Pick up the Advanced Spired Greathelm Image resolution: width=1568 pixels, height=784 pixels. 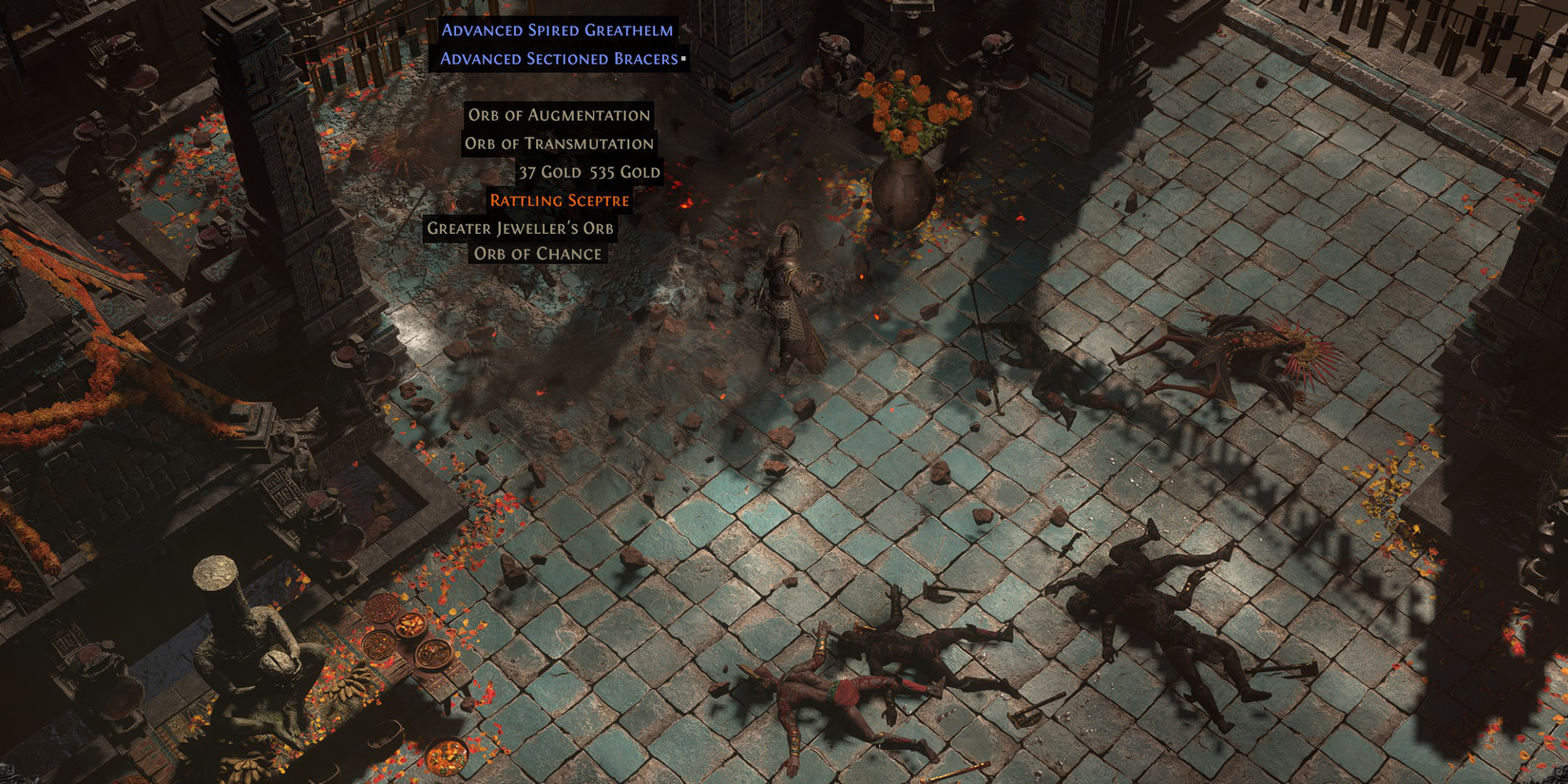pyautogui.click(x=557, y=29)
